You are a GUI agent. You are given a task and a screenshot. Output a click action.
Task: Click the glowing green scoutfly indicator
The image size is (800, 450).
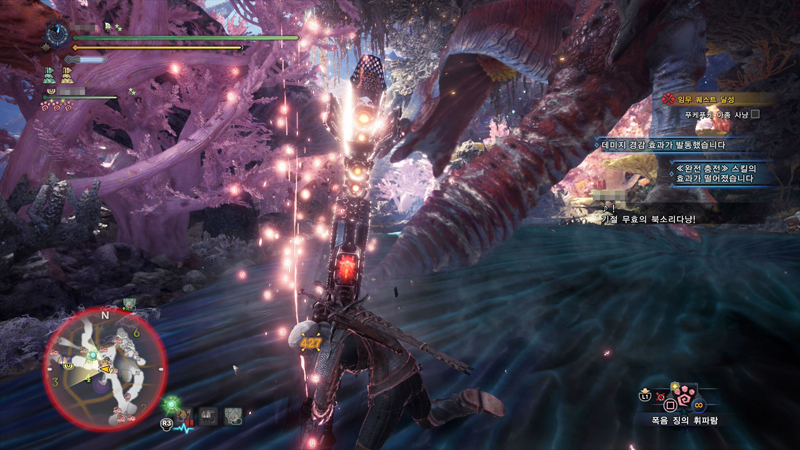pyautogui.click(x=172, y=404)
